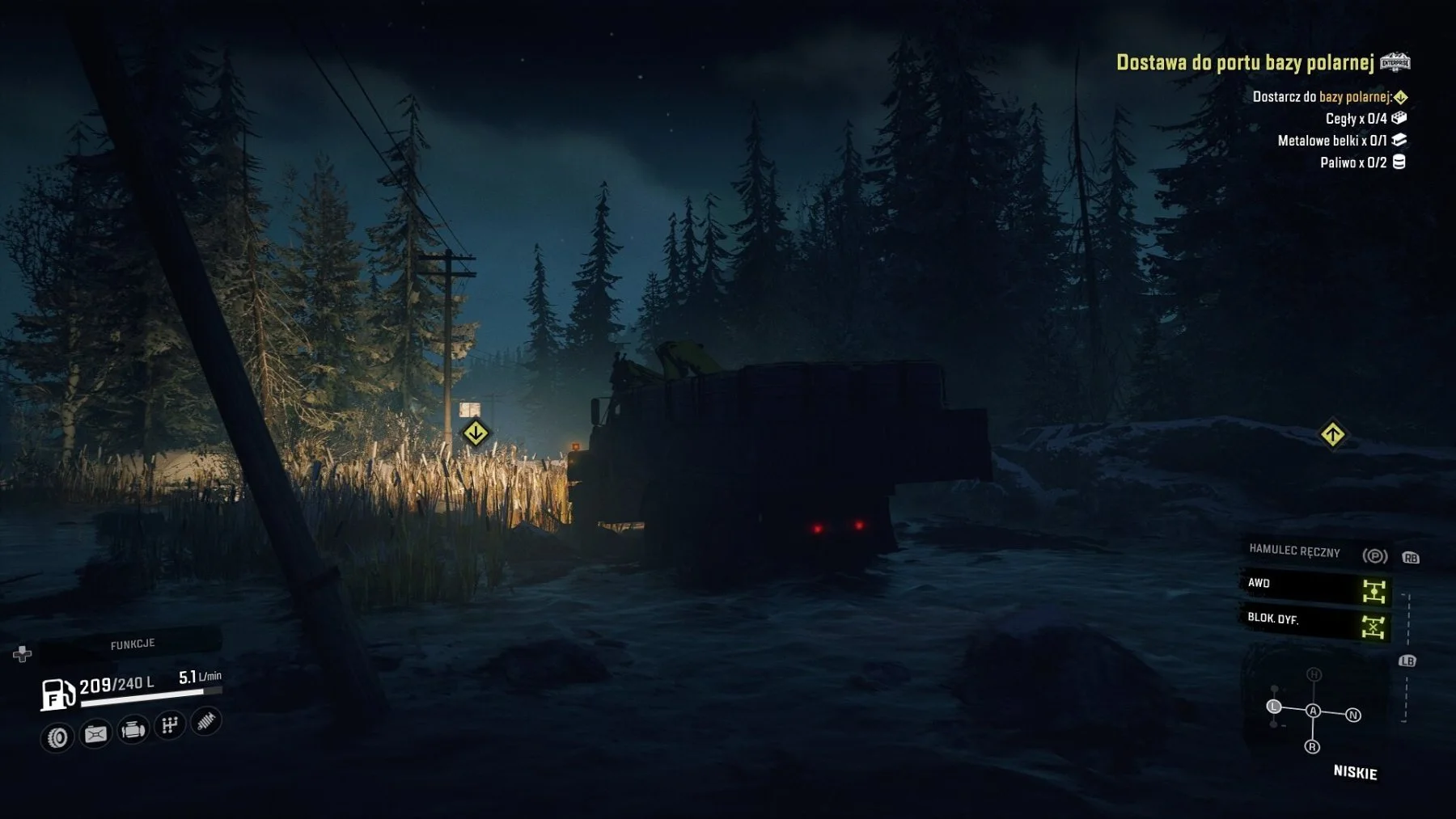This screenshot has width=1456, height=819.
Task: Click the objective marker with upward arrow
Action: 1332,434
